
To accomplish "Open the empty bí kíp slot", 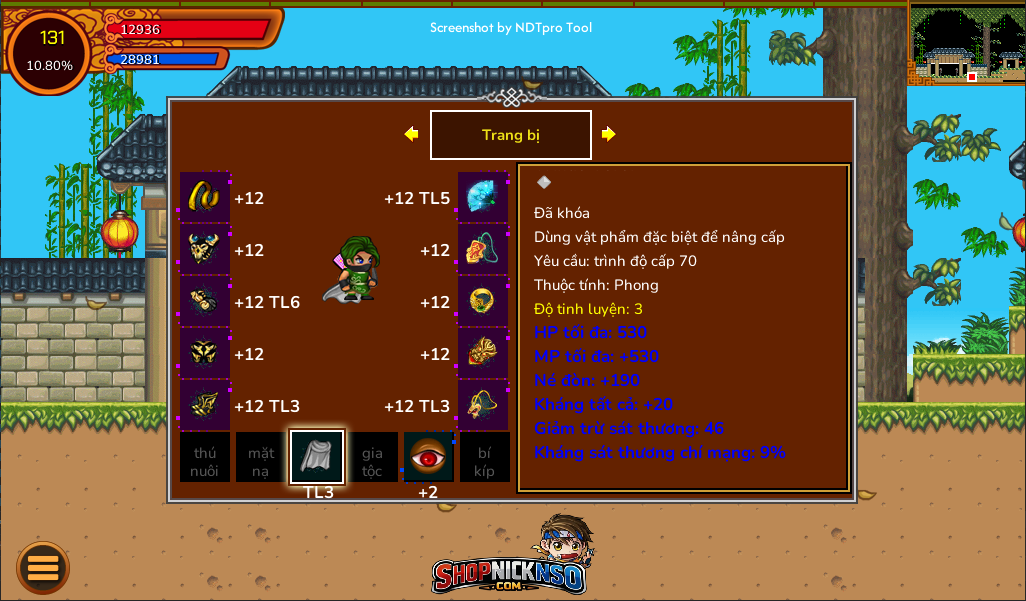I will (x=484, y=458).
